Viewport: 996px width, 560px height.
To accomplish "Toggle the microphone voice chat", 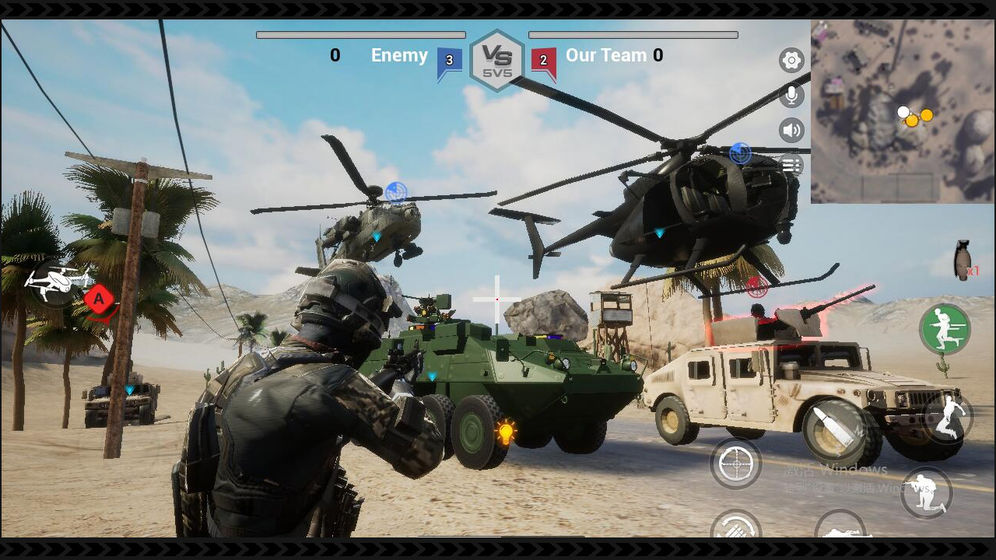I will pyautogui.click(x=792, y=95).
